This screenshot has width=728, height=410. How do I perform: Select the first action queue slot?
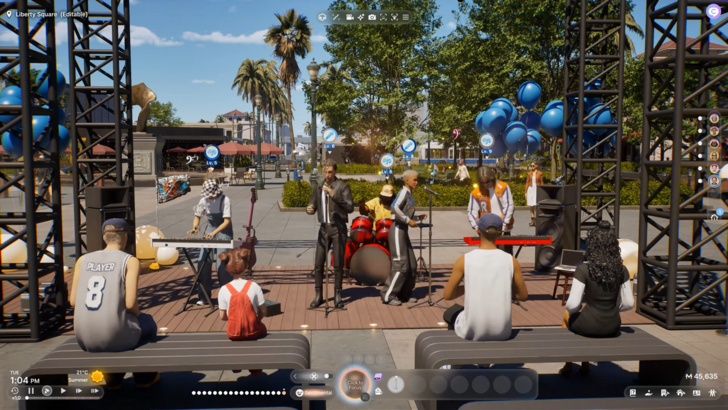click(396, 384)
